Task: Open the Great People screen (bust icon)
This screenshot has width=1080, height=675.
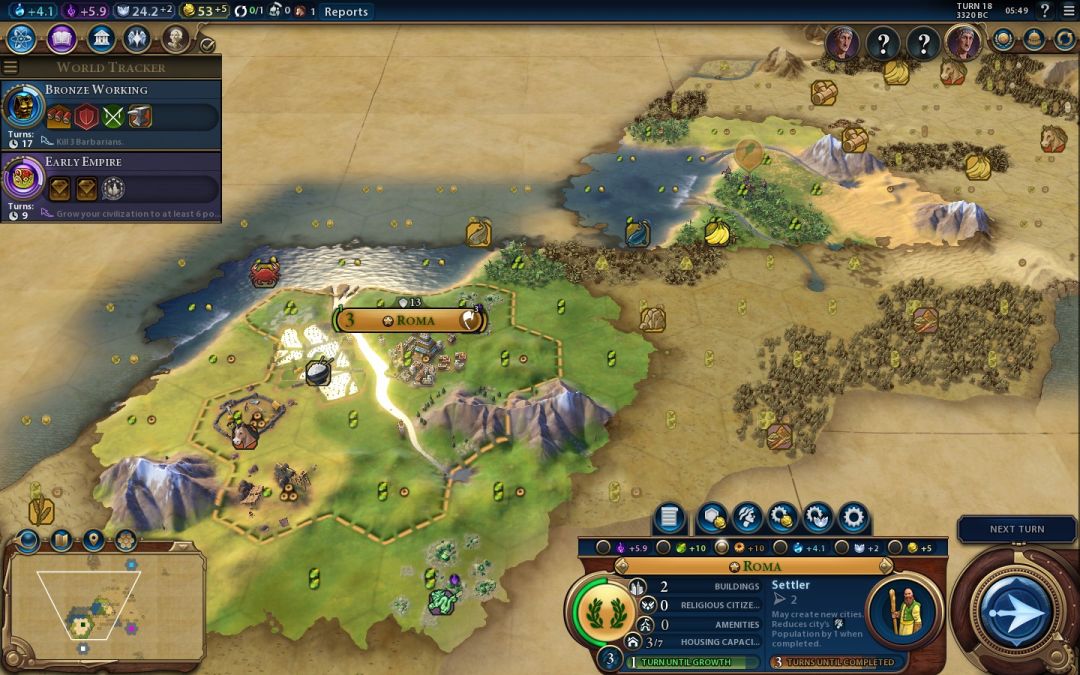Action: (x=176, y=39)
